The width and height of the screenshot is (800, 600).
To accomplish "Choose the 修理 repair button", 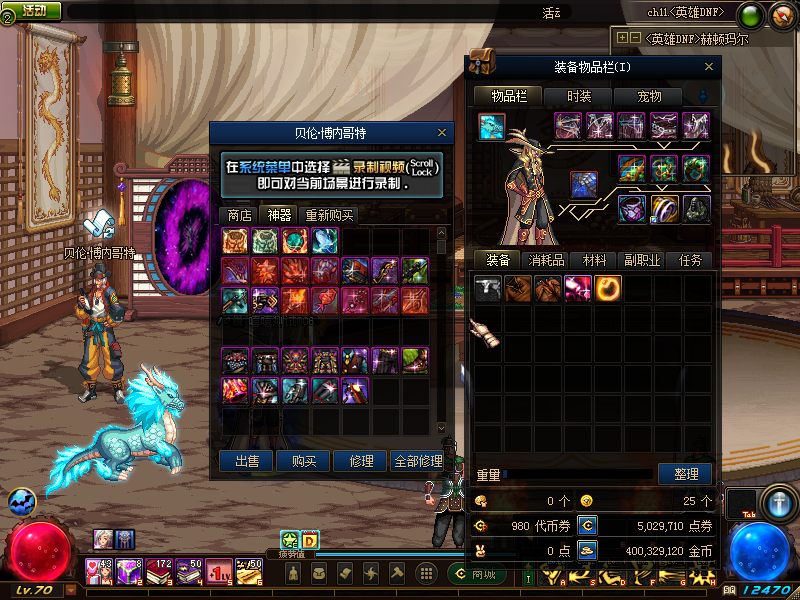I will tap(361, 461).
